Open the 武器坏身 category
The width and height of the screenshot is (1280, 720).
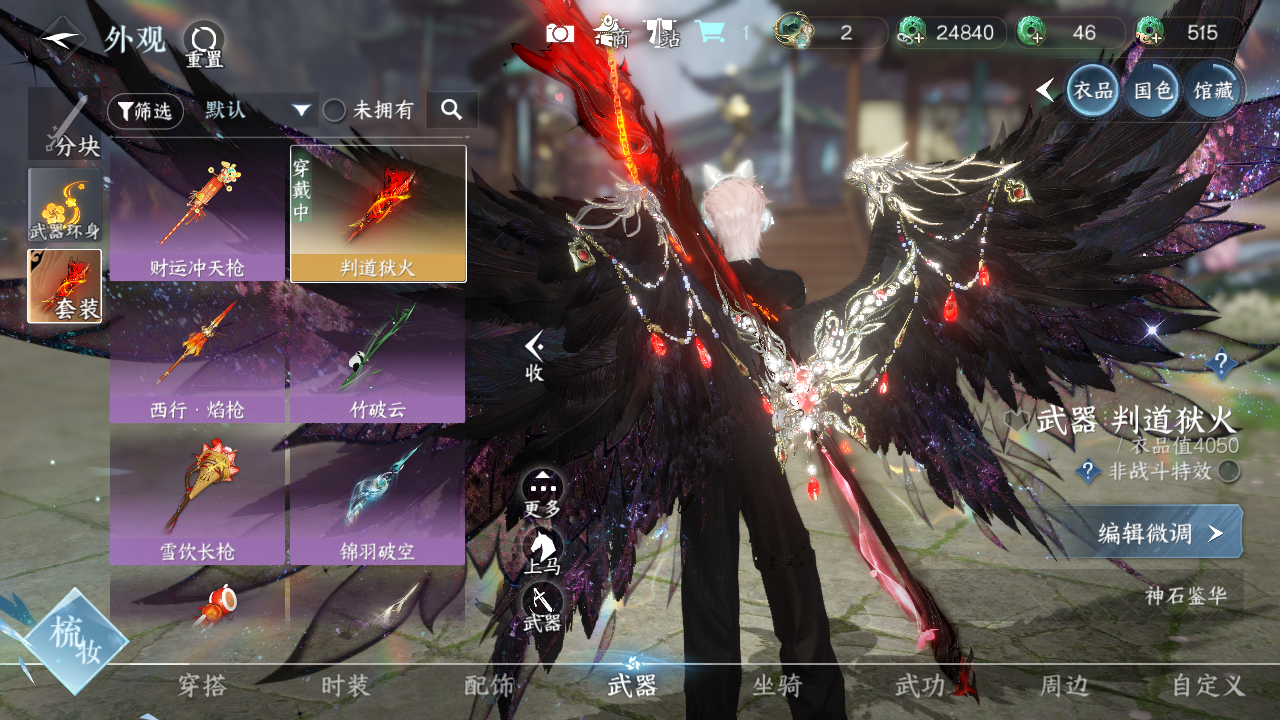pos(65,205)
